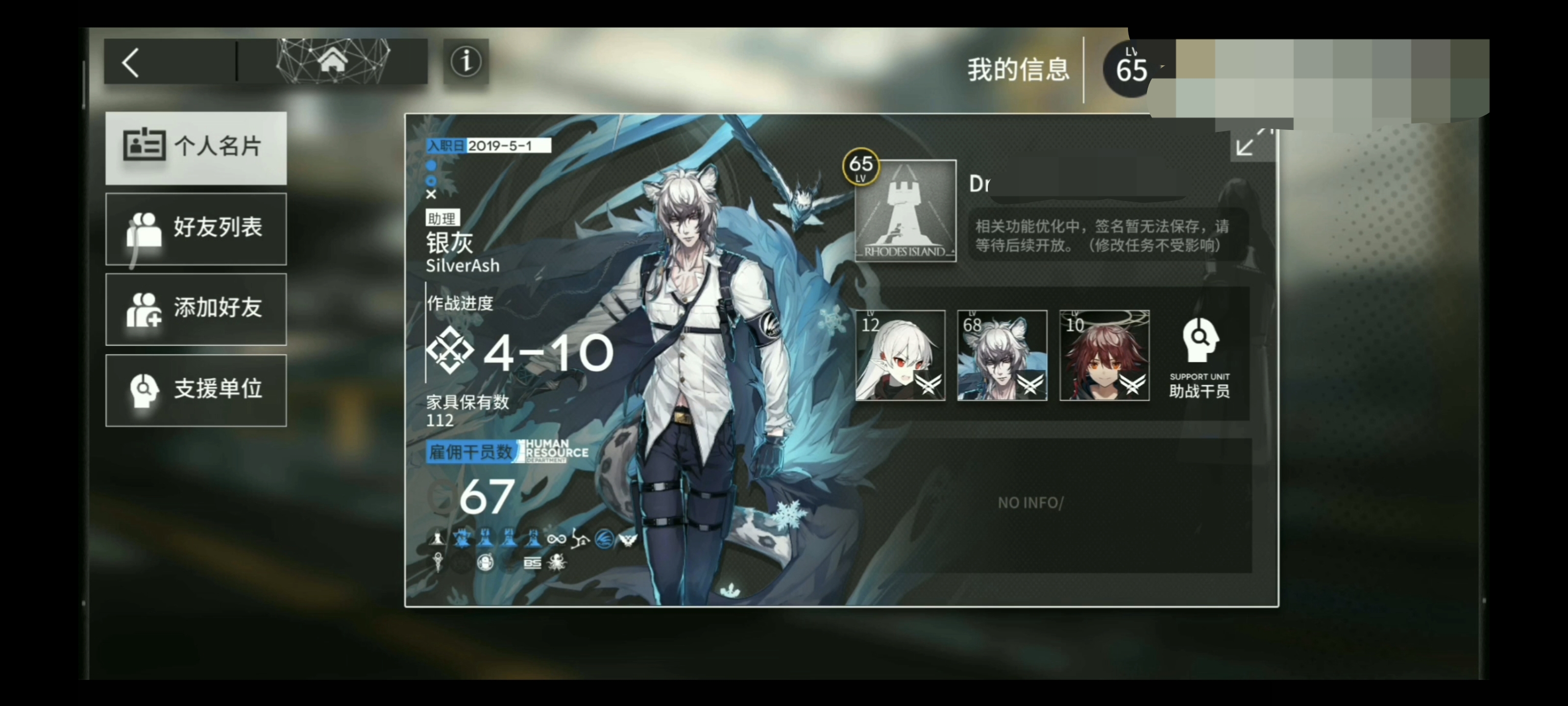Pick the red-haired level 10 support operator

click(x=1104, y=356)
